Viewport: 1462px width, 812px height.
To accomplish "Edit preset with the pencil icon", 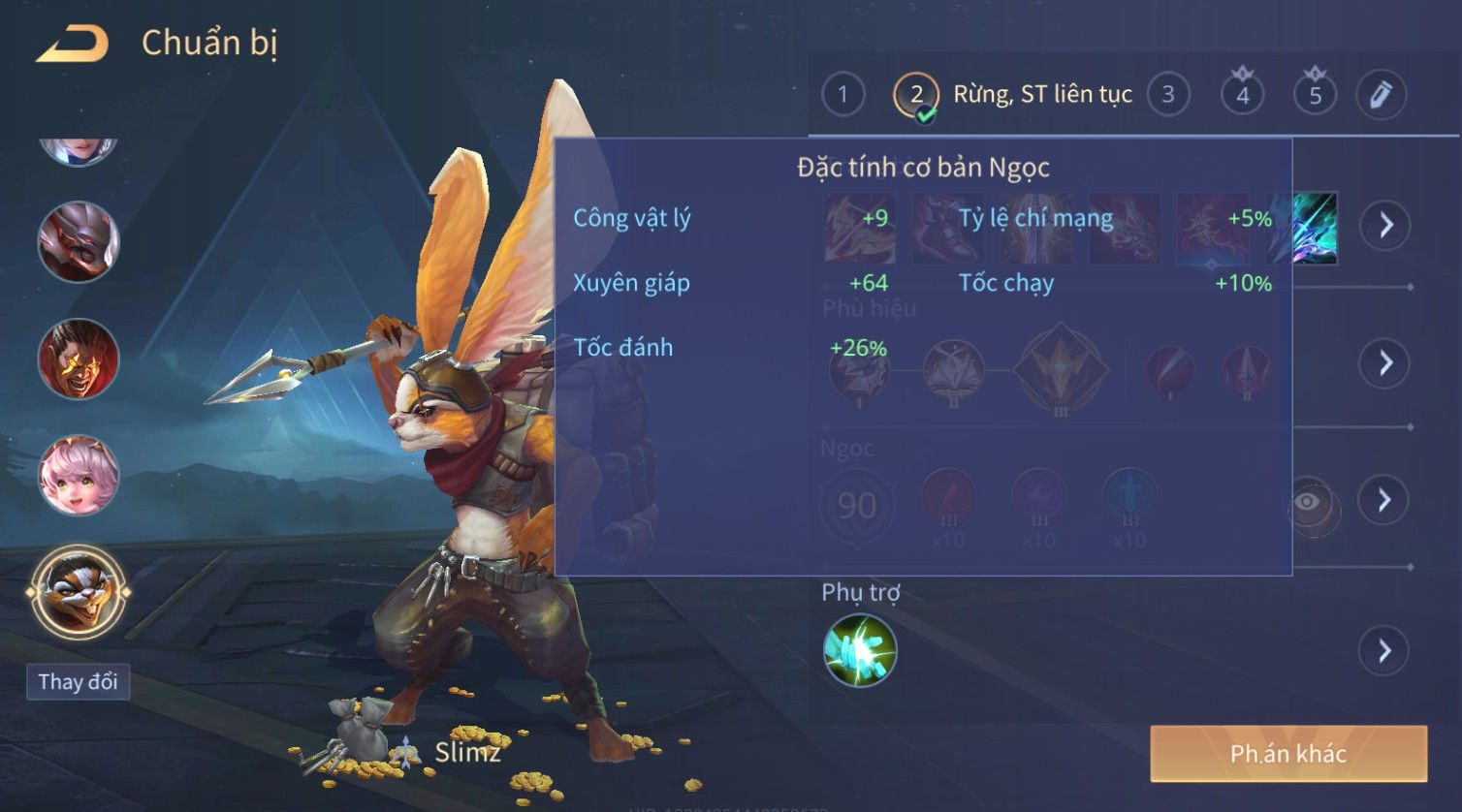I will tap(1380, 95).
